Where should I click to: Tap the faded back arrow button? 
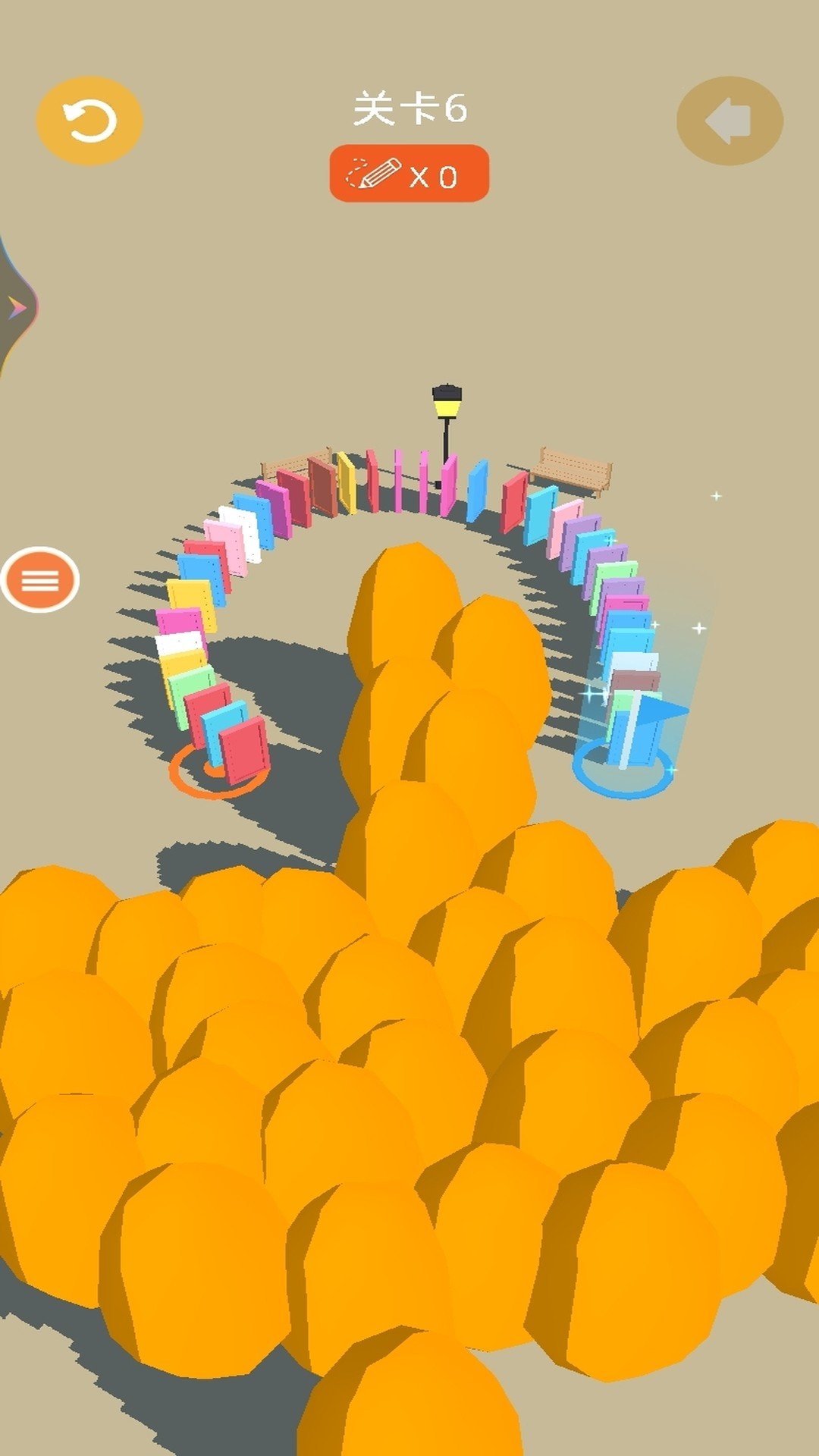pos(729,121)
